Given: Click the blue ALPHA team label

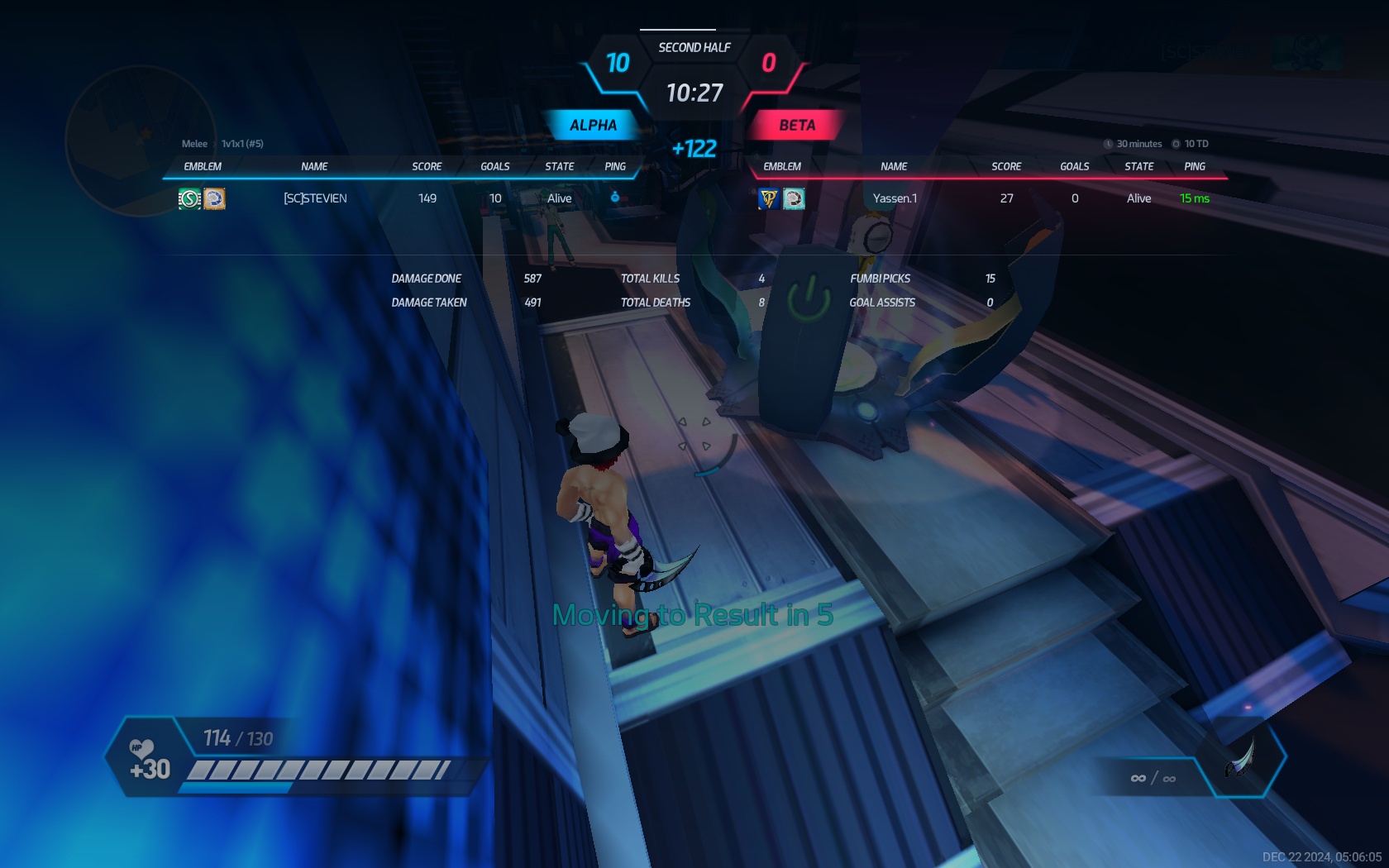Looking at the screenshot, I should [593, 125].
